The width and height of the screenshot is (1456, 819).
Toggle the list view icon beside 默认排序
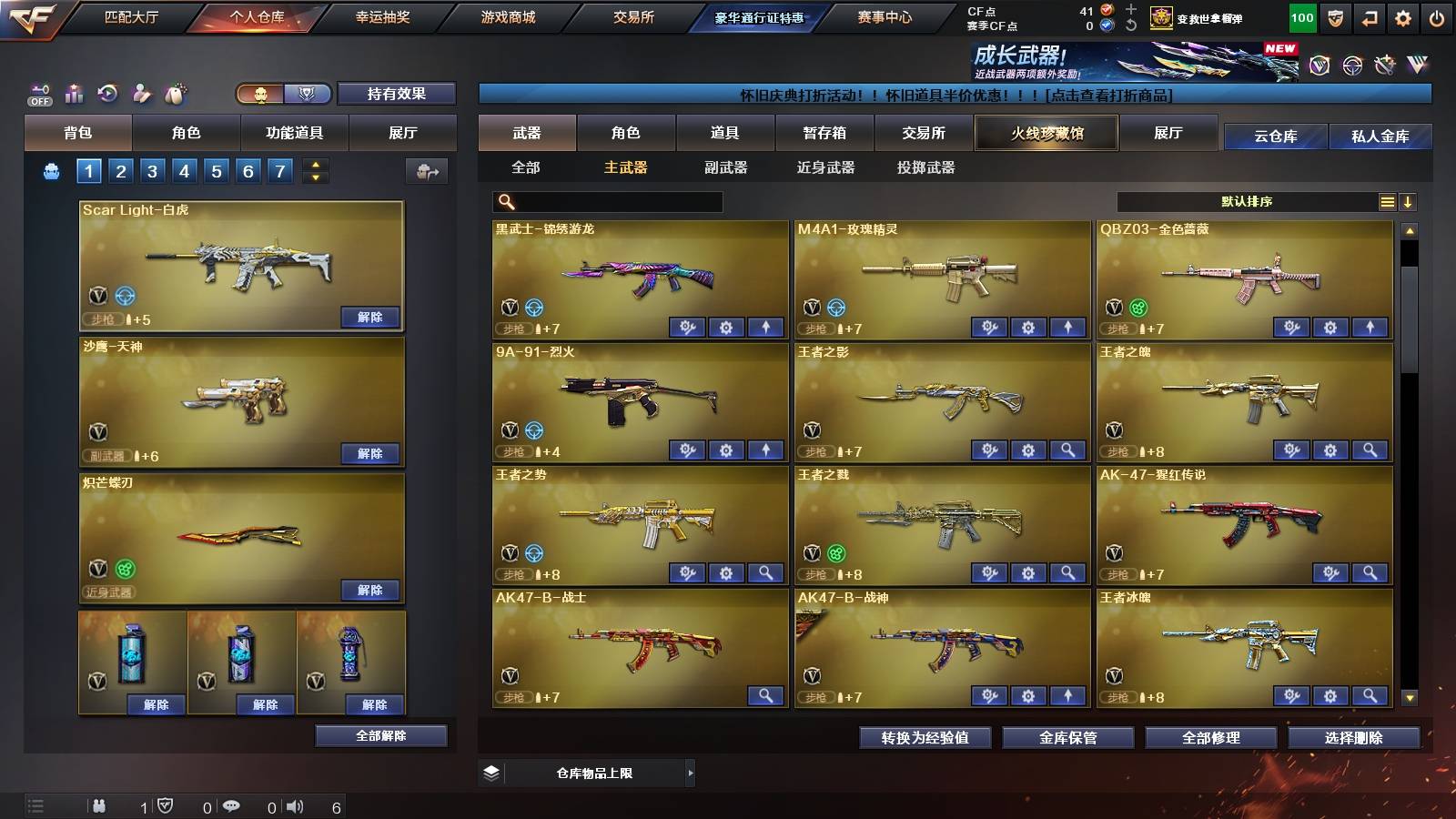(x=1386, y=201)
